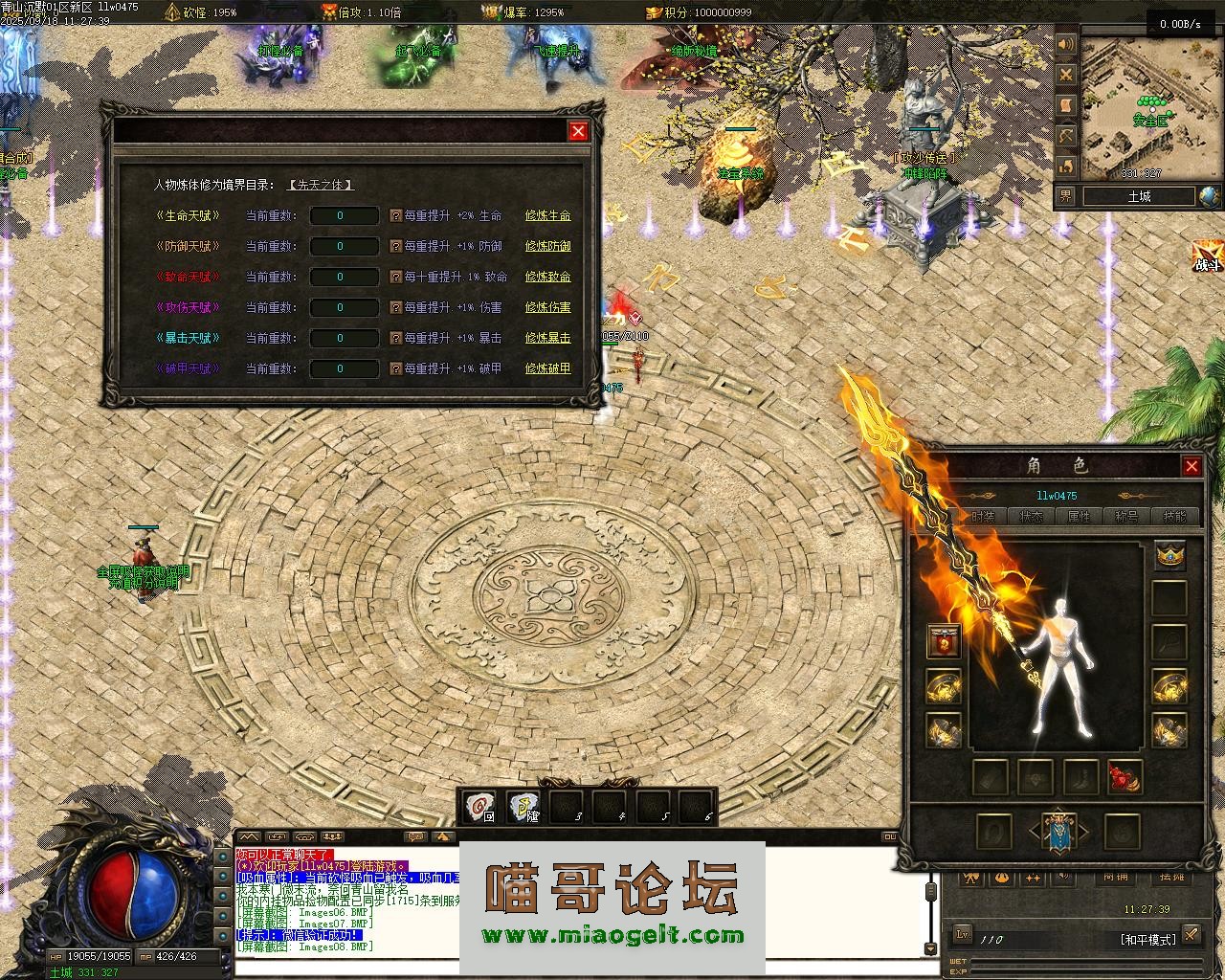Click the crossed swords button beside minimap
The height and width of the screenshot is (980, 1225).
(1066, 75)
